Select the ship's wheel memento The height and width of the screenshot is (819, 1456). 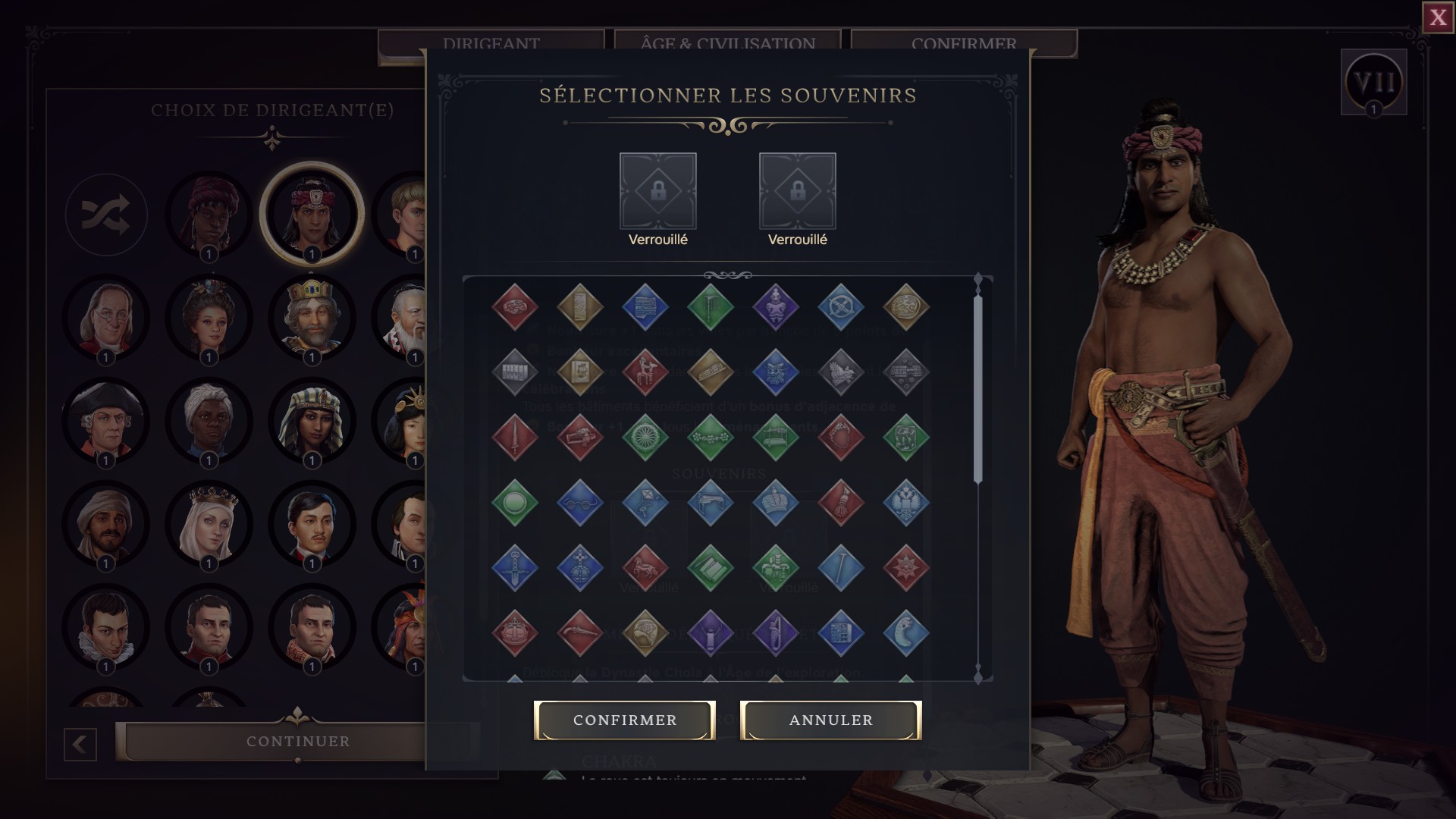click(840, 306)
